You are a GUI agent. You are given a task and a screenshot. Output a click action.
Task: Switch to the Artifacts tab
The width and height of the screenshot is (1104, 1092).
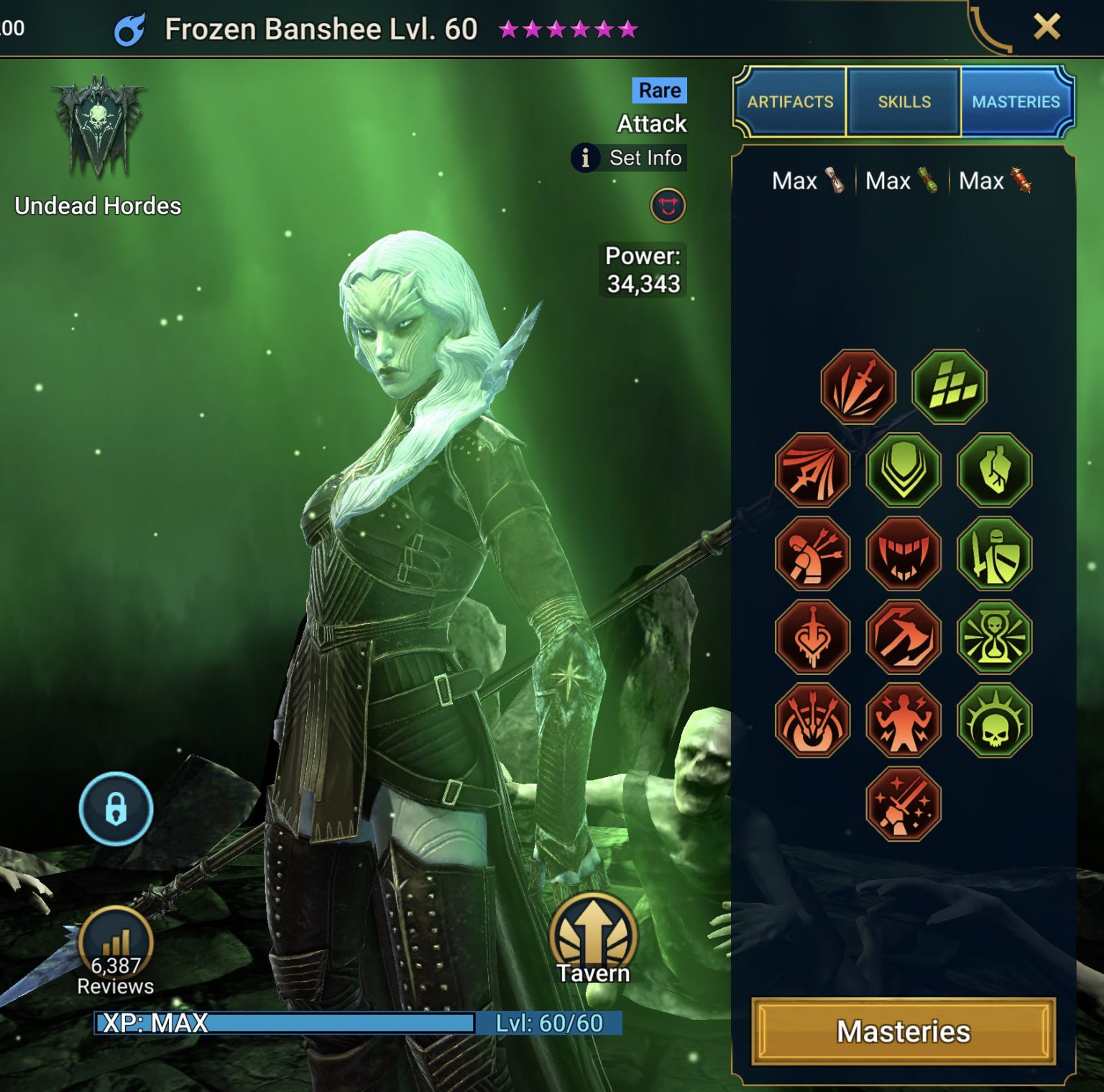pyautogui.click(x=790, y=101)
